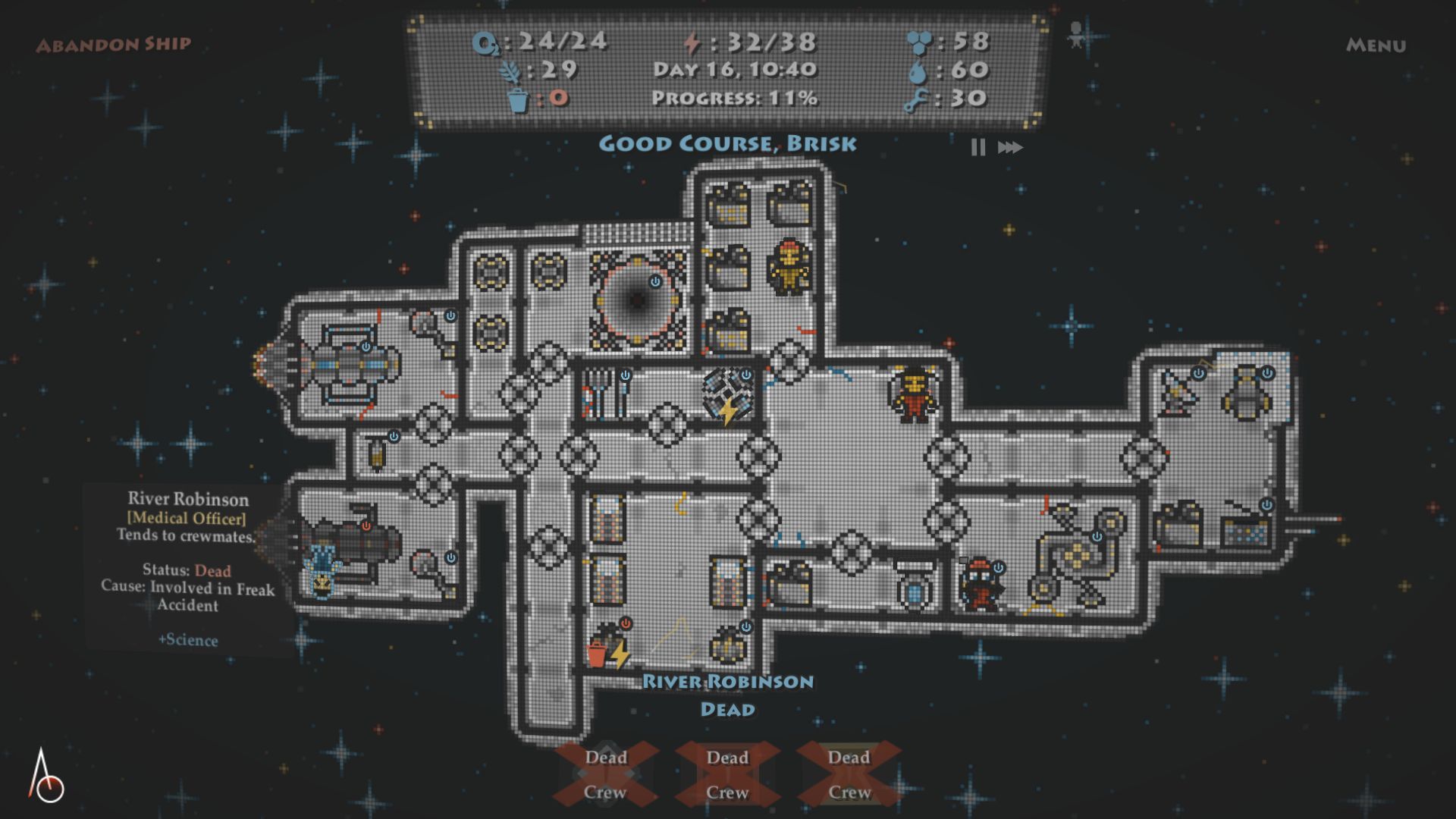Click the Abandon Ship button
1456x819 pixels.
click(114, 45)
